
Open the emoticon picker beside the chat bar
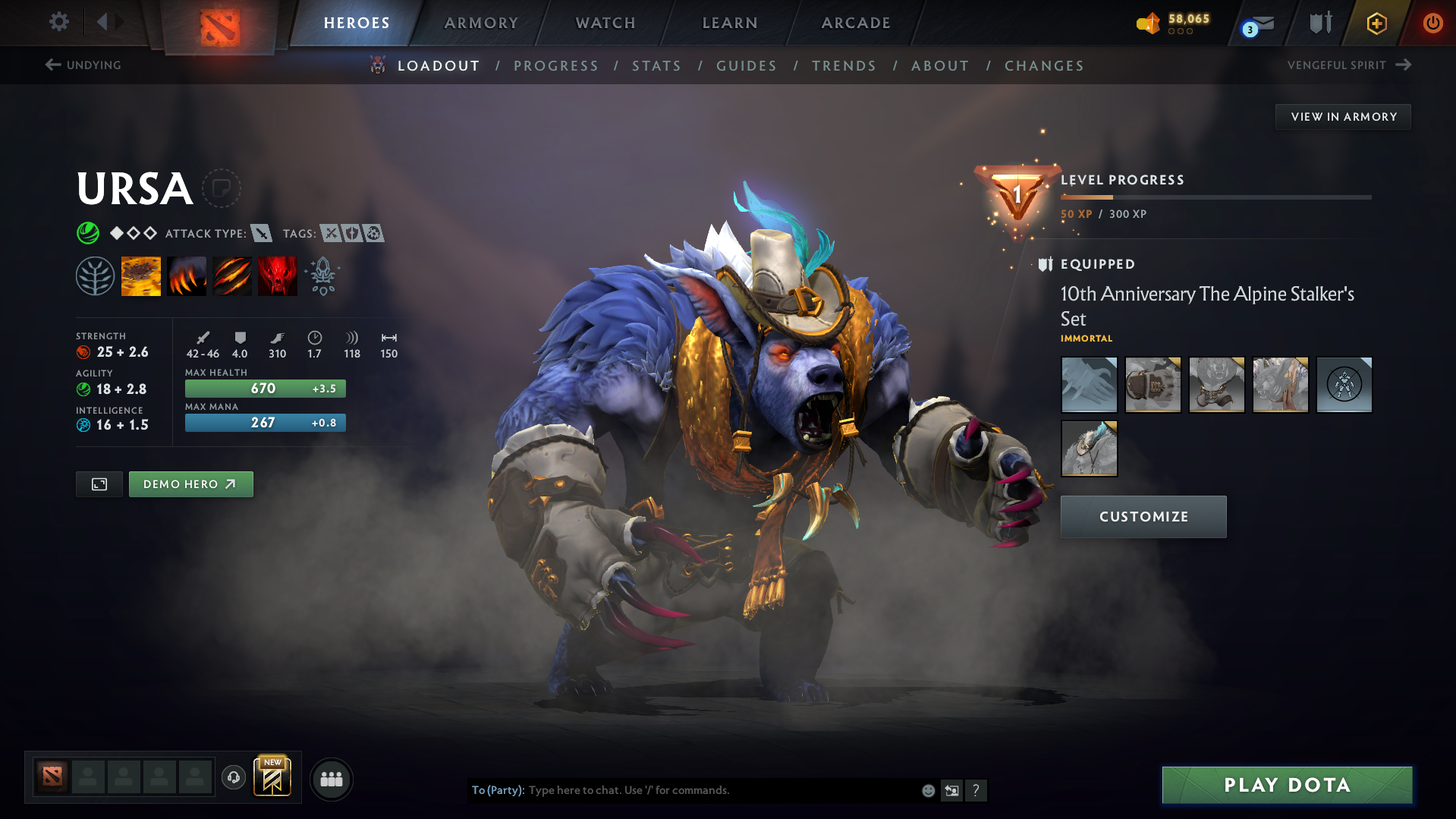(927, 790)
